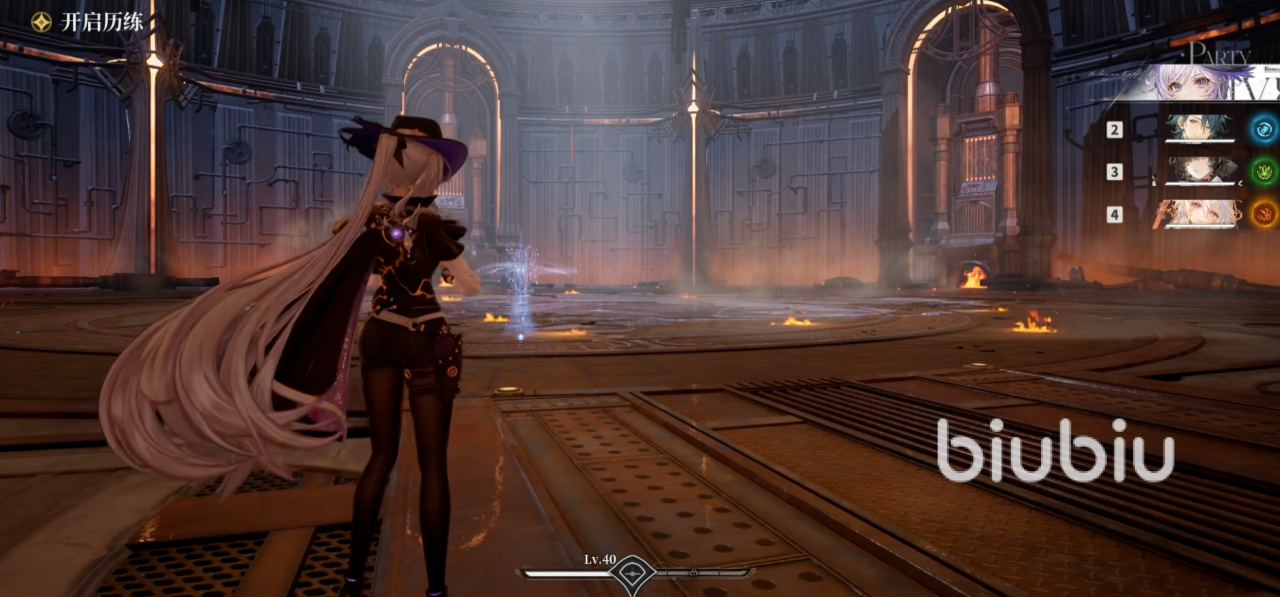Viewport: 1280px width, 597px height.
Task: Activate the green leaf element icon
Action: pyautogui.click(x=1265, y=170)
